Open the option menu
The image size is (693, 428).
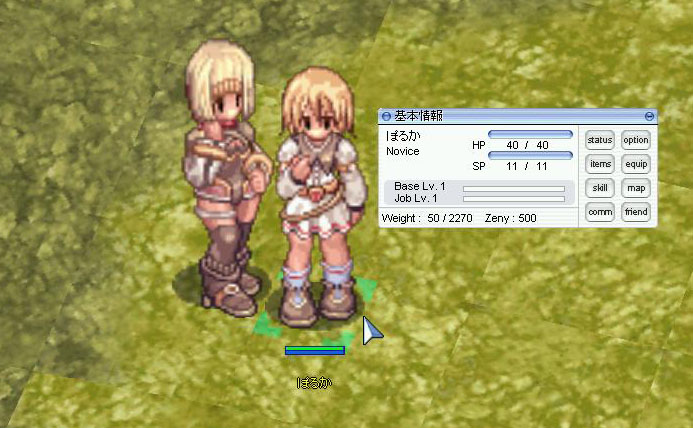click(x=636, y=140)
